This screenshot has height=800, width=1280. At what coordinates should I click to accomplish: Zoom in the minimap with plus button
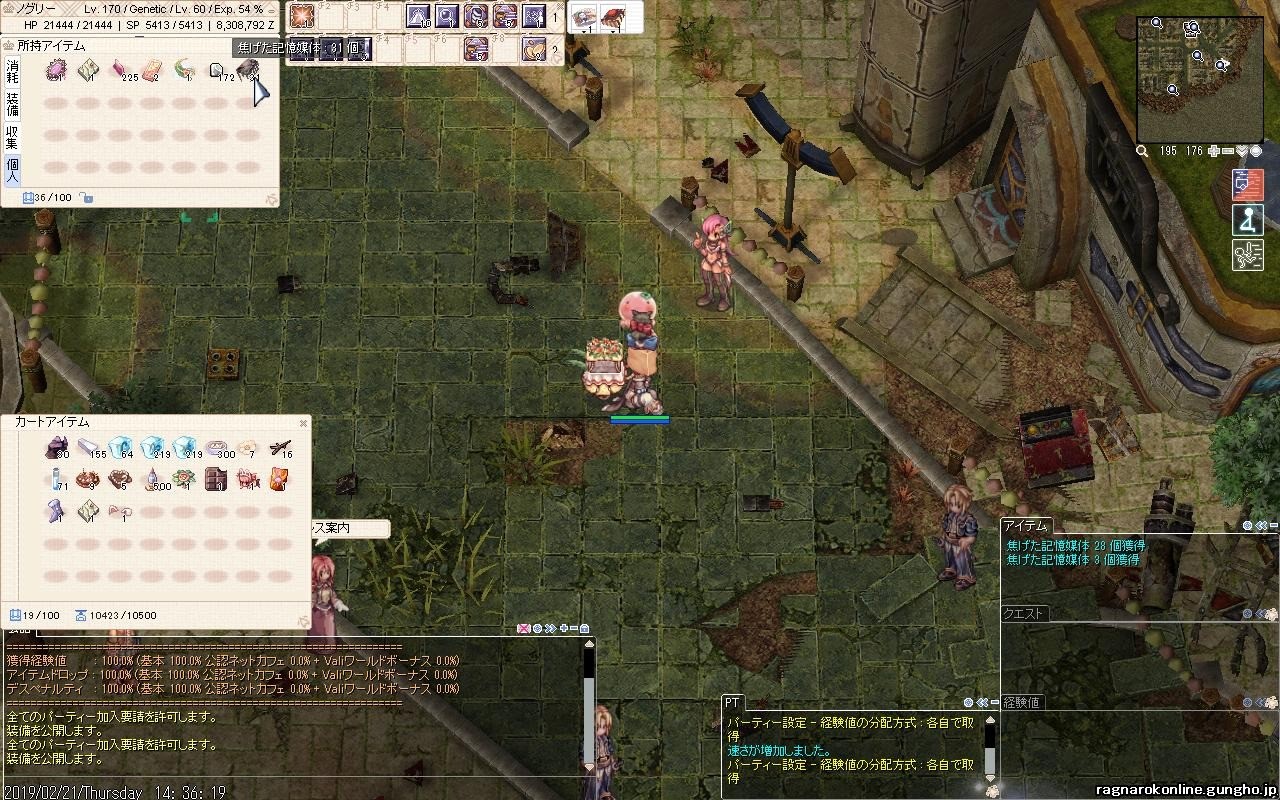pos(1214,151)
